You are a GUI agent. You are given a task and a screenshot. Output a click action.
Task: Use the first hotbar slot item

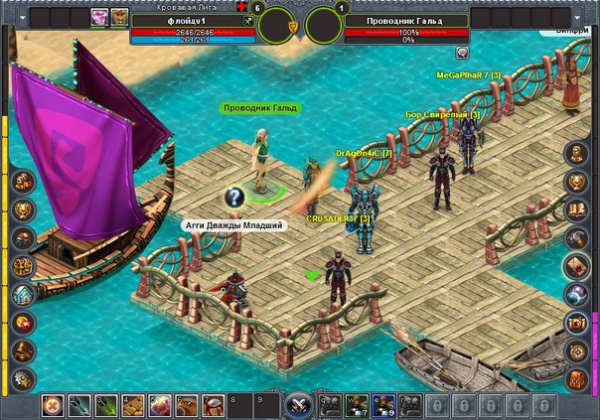[x=54, y=406]
